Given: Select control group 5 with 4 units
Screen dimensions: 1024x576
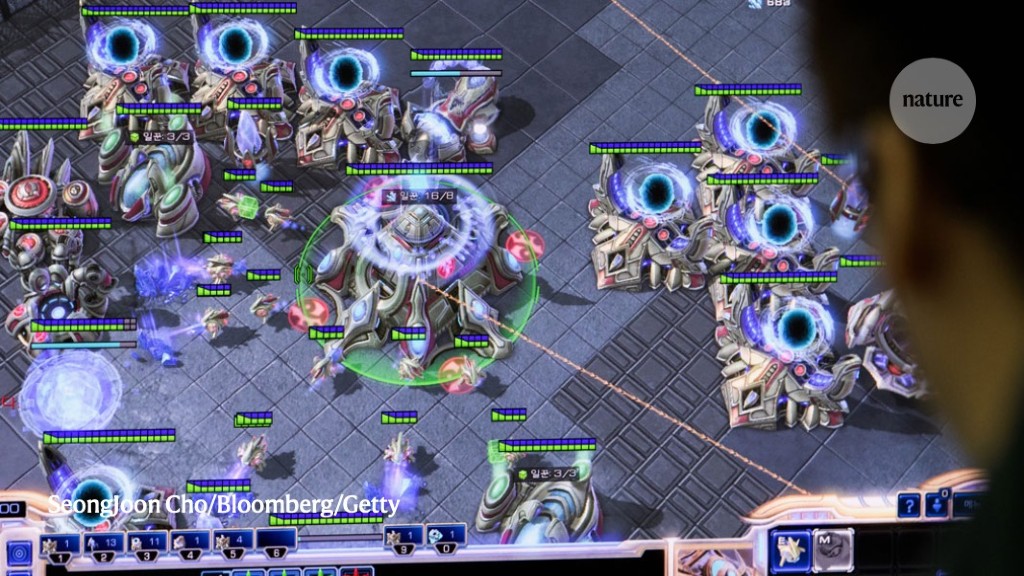Looking at the screenshot, I should click(232, 547).
